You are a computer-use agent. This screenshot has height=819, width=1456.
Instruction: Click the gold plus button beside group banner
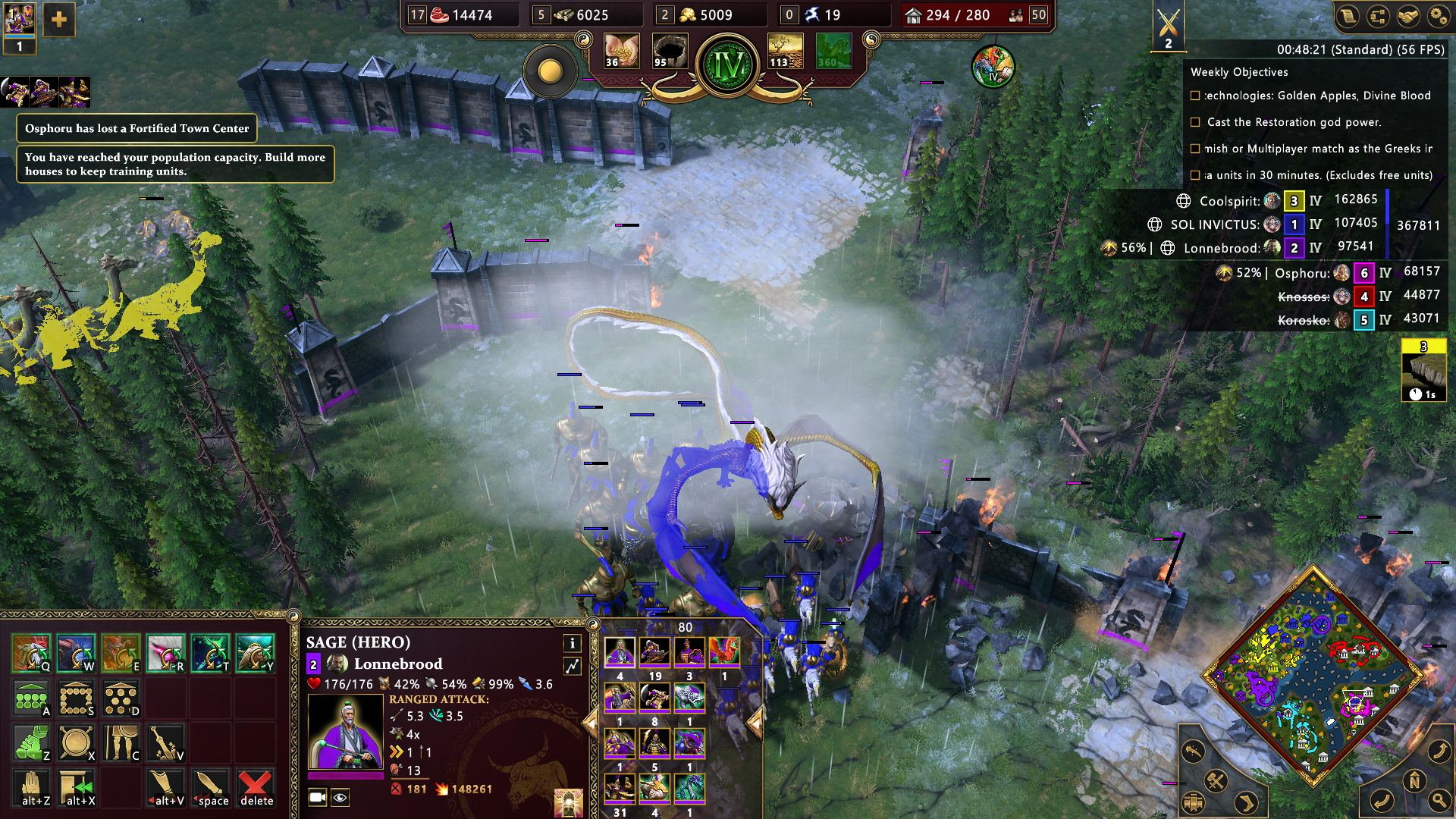pos(58,20)
